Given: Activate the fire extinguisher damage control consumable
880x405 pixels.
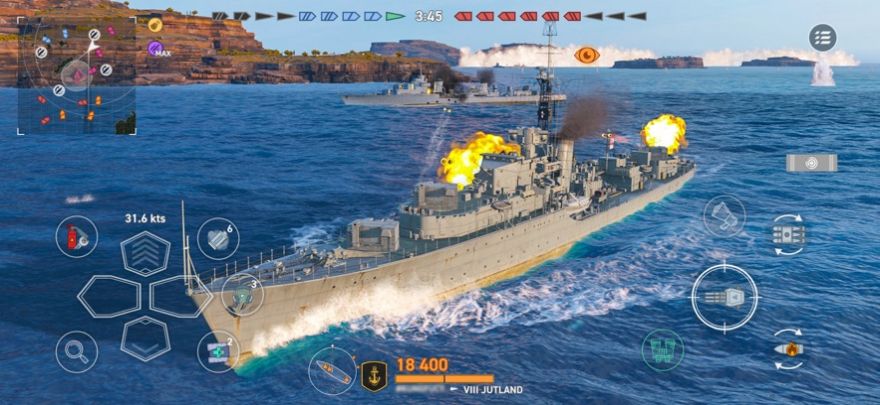Looking at the screenshot, I should pyautogui.click(x=76, y=237).
